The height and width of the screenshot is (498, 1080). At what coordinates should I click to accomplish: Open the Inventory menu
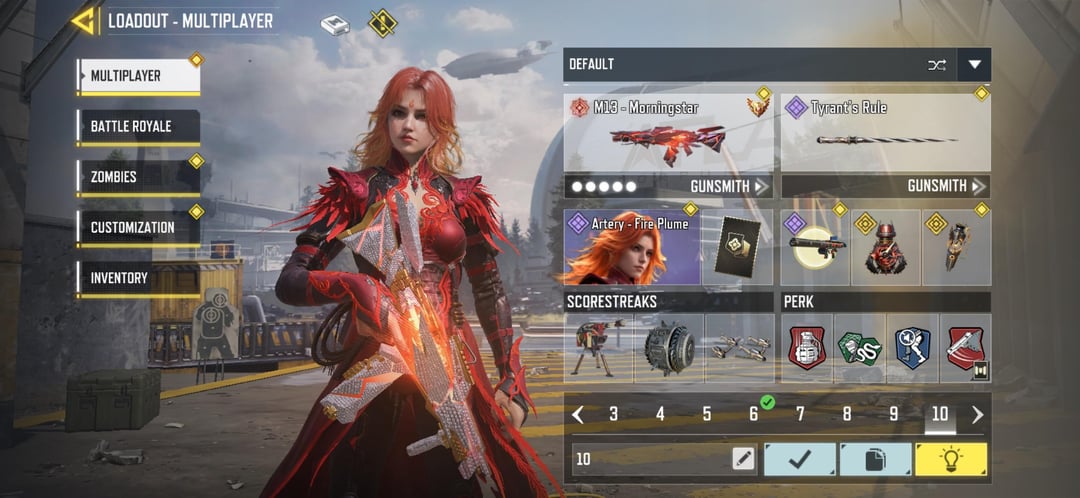pyautogui.click(x=138, y=278)
